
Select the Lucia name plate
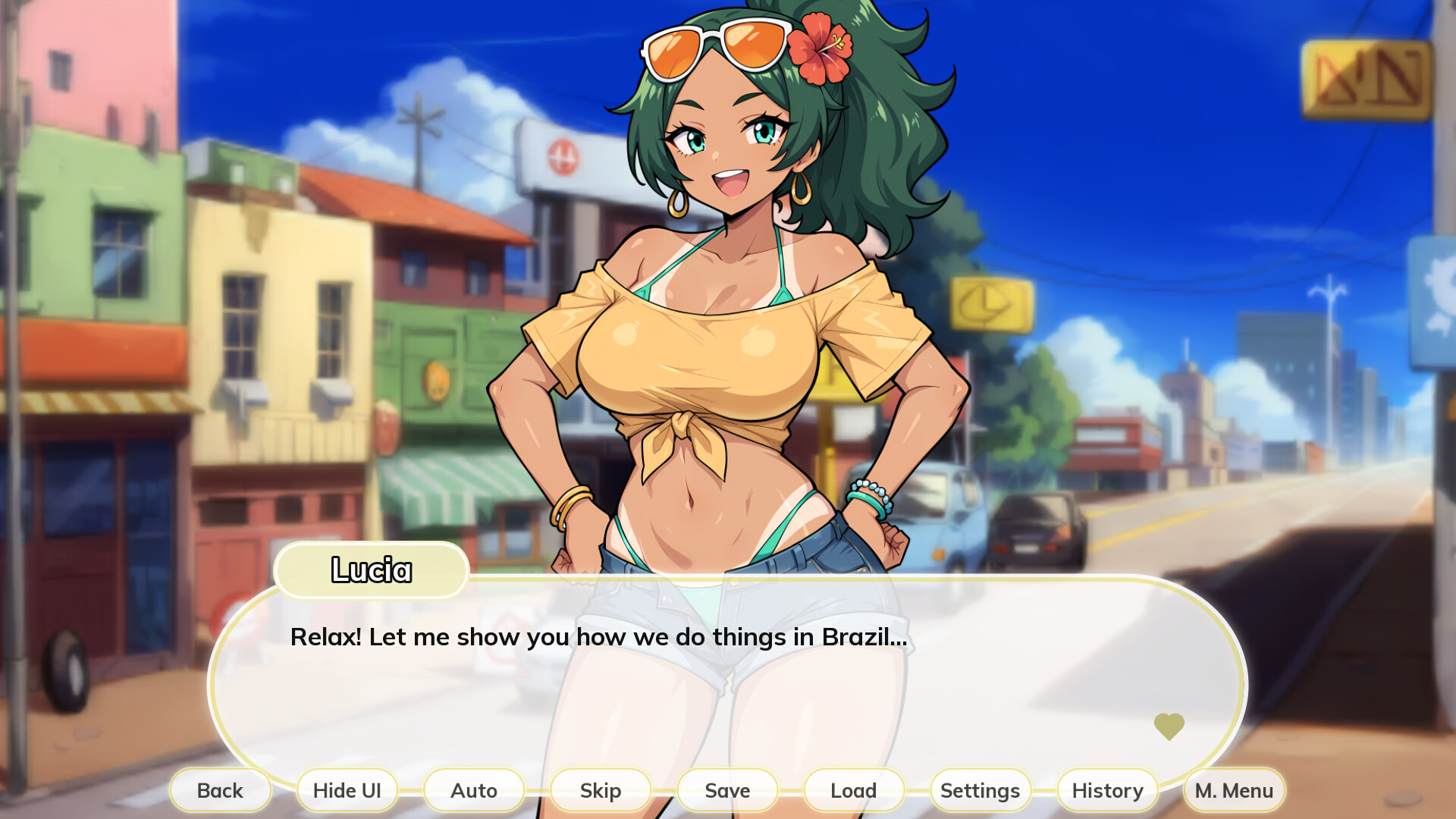tap(371, 571)
